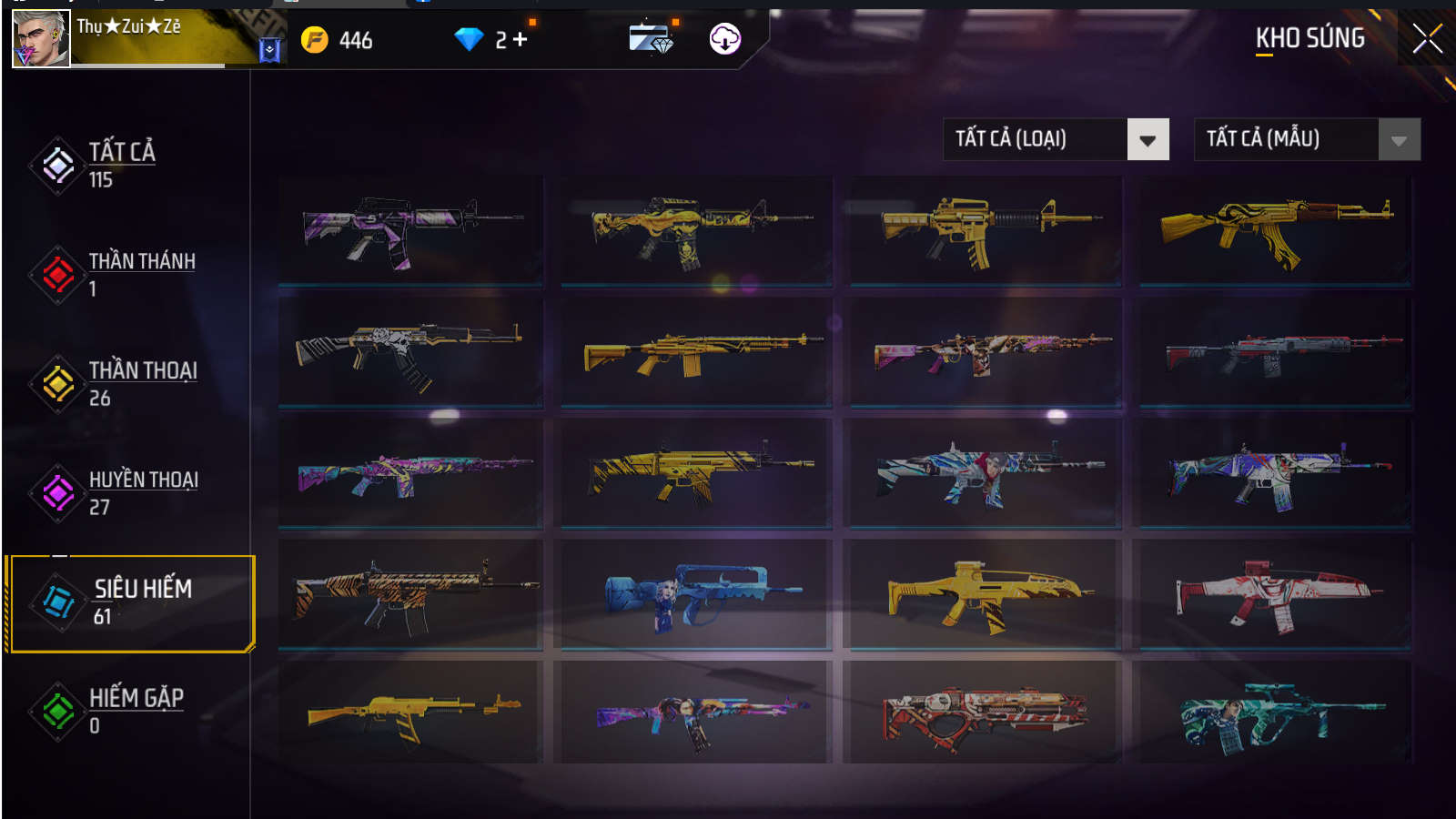Select the teal AUG skin thumbnail
Screen dimensions: 1456x819
1275,714
